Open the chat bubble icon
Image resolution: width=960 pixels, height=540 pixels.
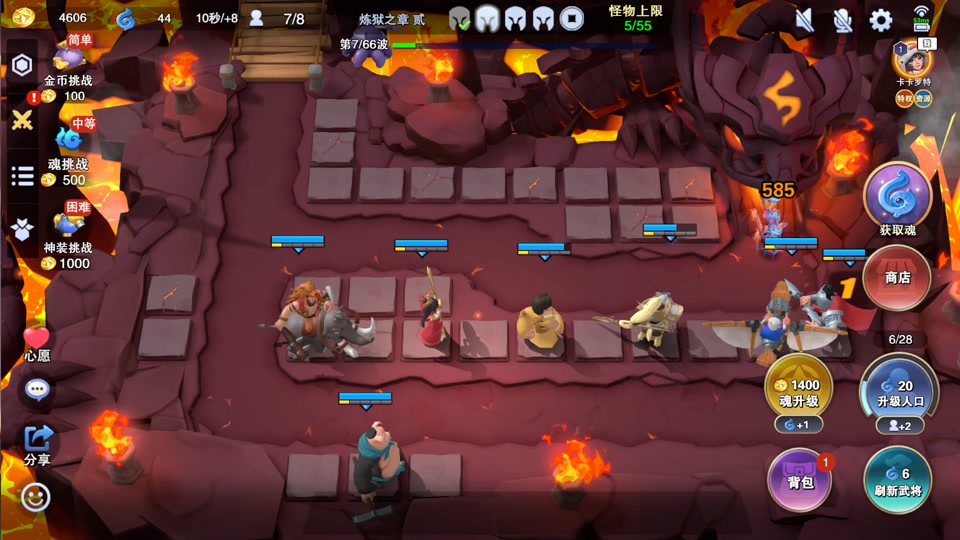(x=37, y=388)
